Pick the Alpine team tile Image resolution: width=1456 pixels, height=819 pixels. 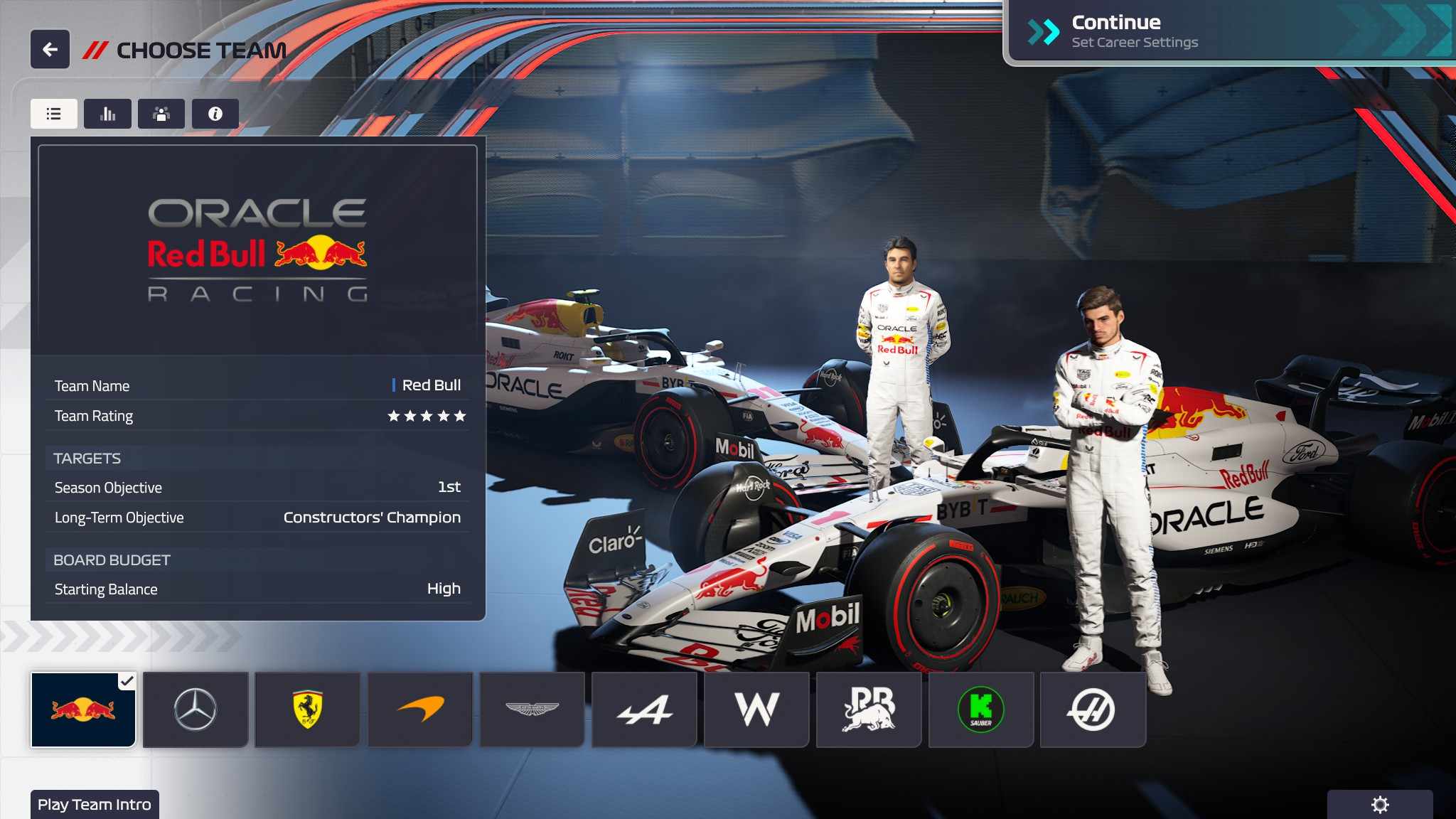click(644, 710)
